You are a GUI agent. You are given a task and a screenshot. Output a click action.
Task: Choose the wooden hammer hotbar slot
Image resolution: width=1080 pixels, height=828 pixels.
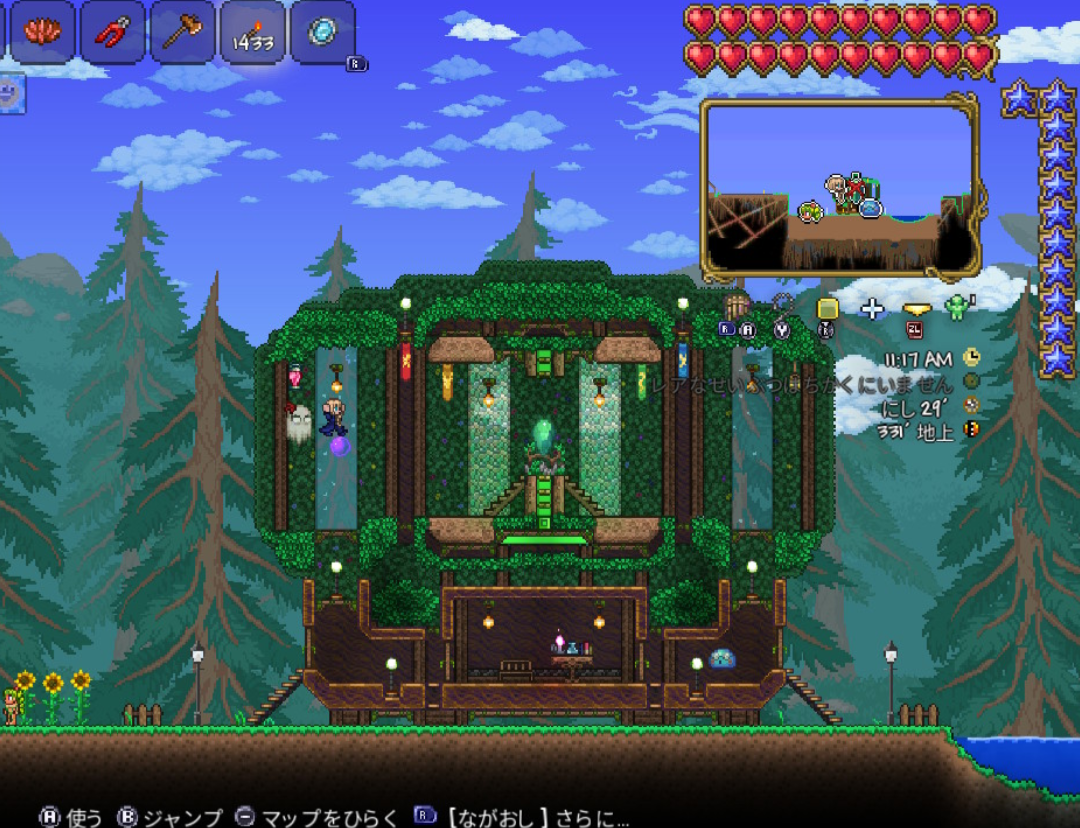tap(182, 32)
